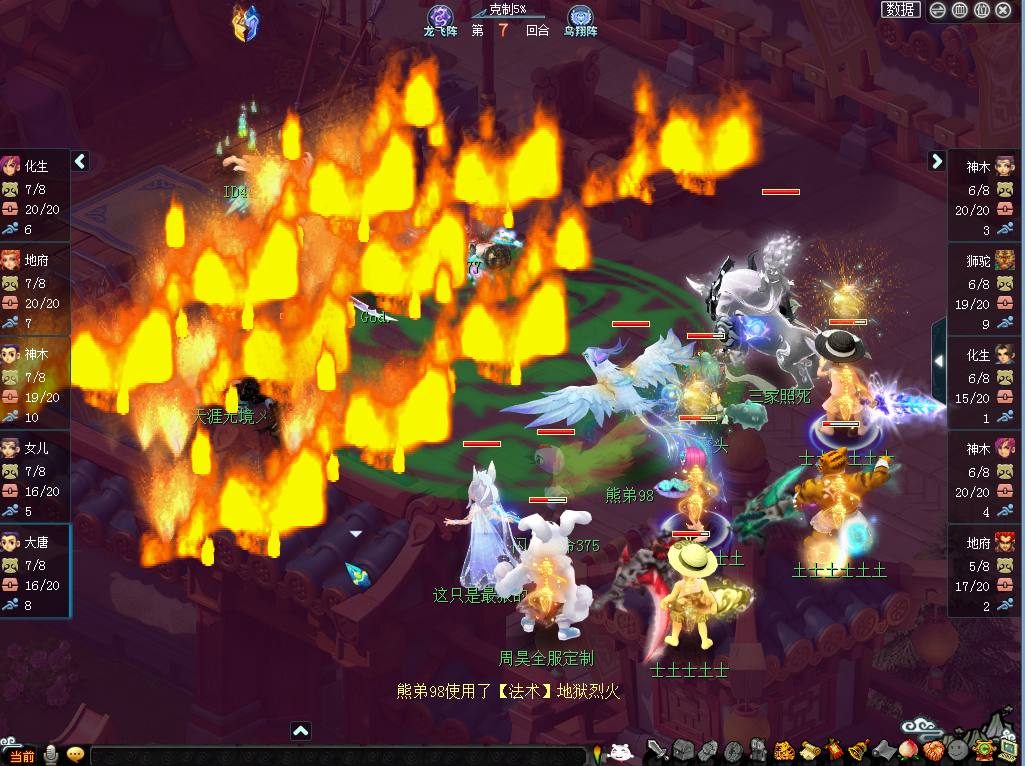
Task: Select the 鸟翔阵 formation icon
Action: pyautogui.click(x=579, y=19)
